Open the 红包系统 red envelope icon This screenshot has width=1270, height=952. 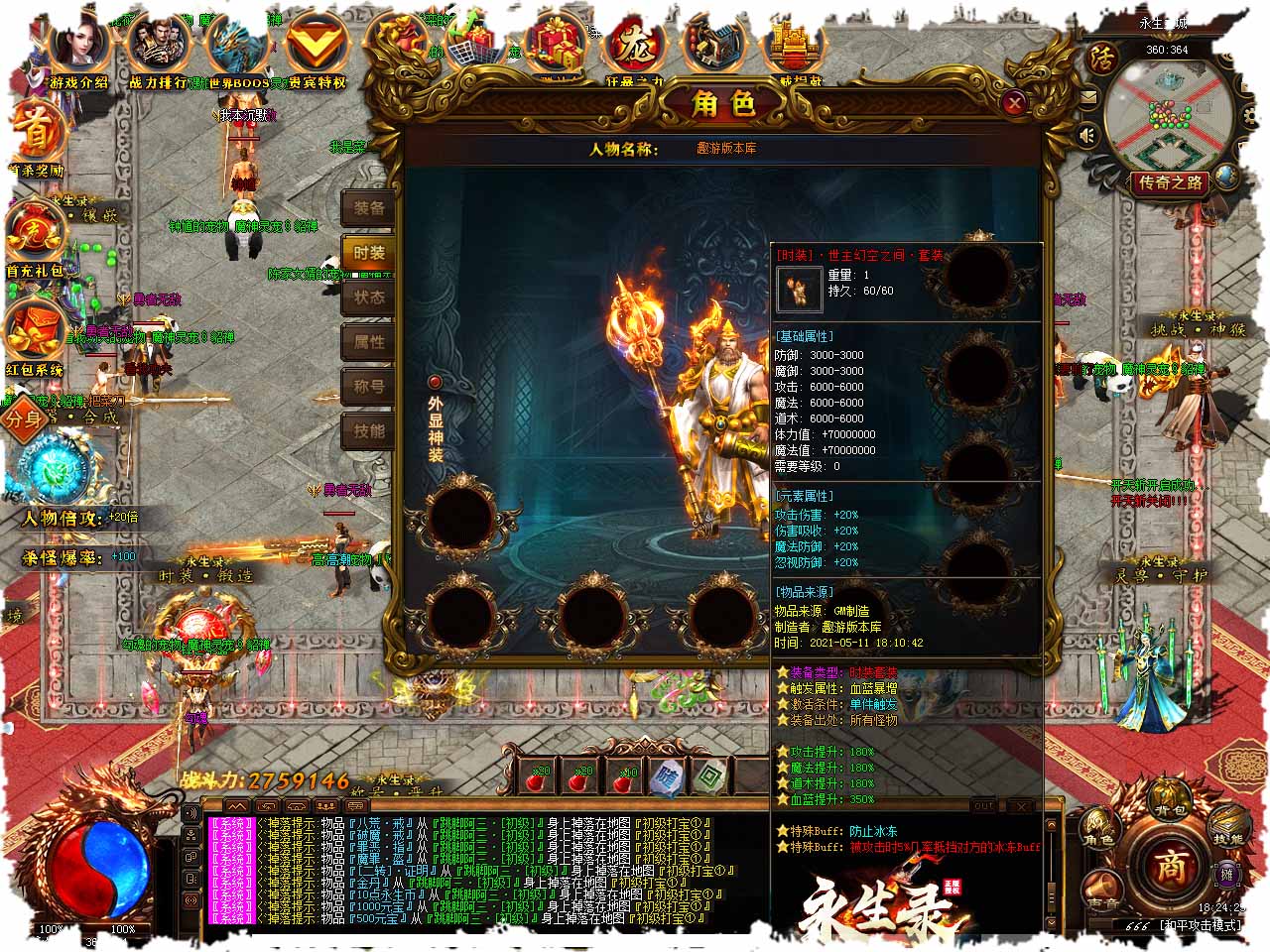tap(36, 332)
